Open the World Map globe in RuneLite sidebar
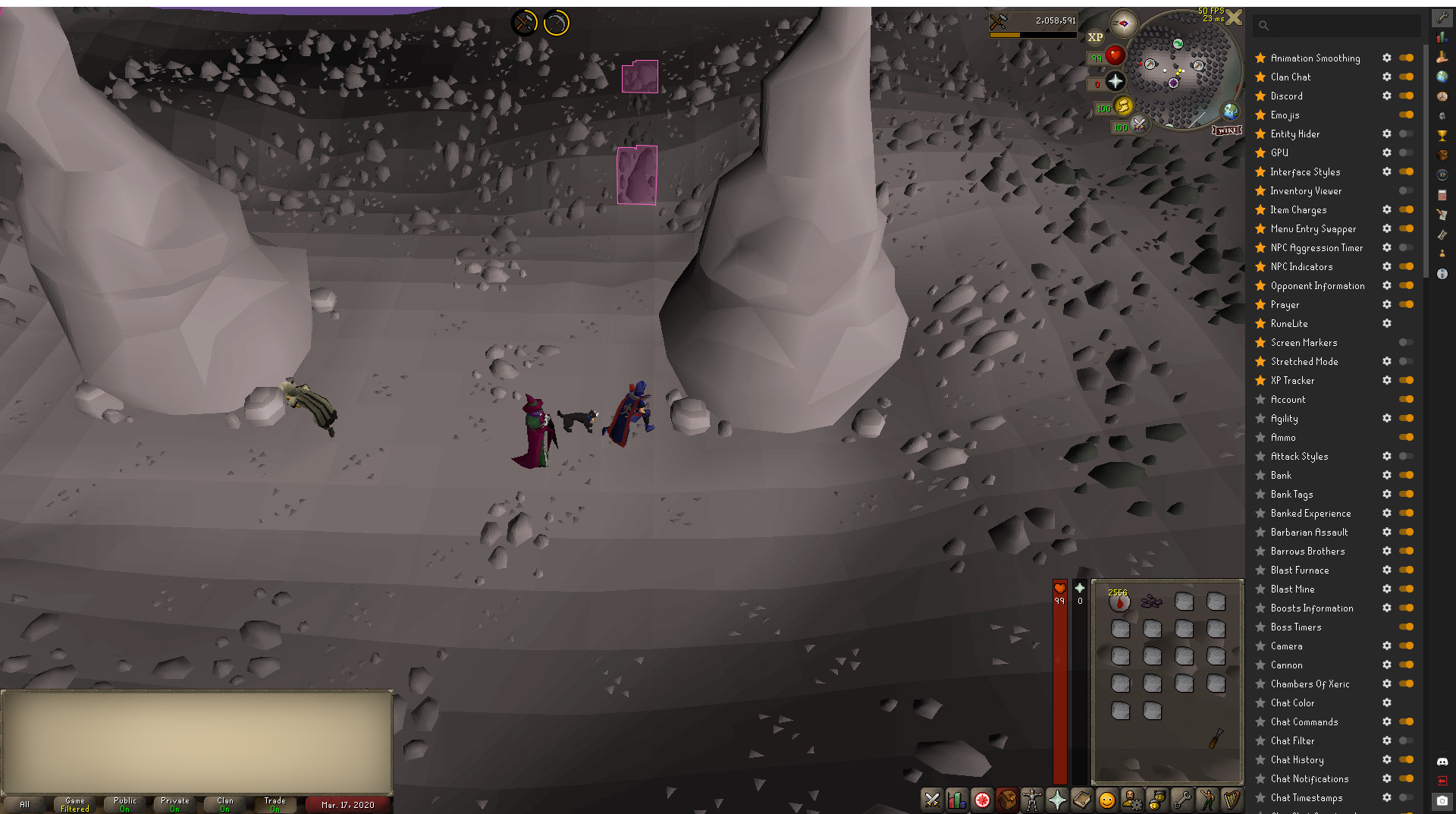 1442,75
